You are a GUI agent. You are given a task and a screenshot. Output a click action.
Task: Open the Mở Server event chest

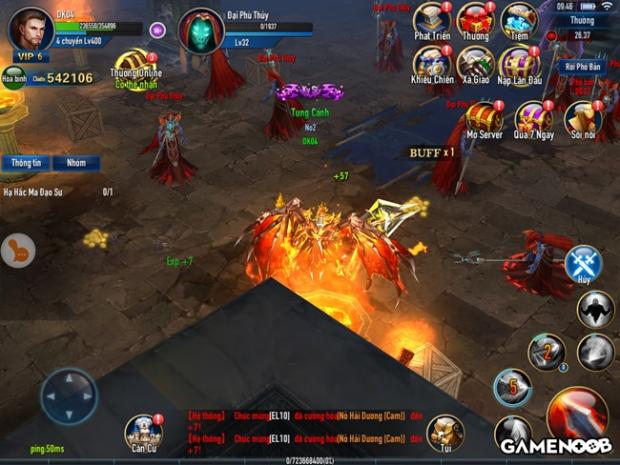[485, 116]
